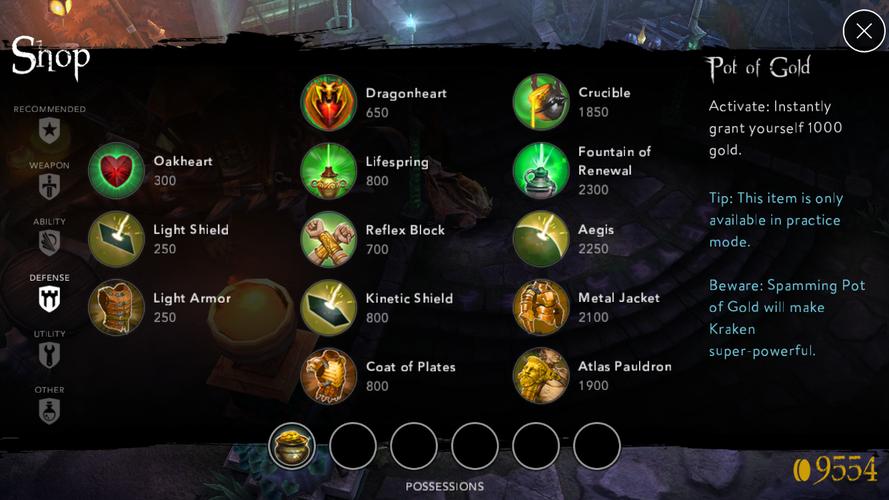889x500 pixels.
Task: Choose the Lifespring item
Action: point(329,171)
